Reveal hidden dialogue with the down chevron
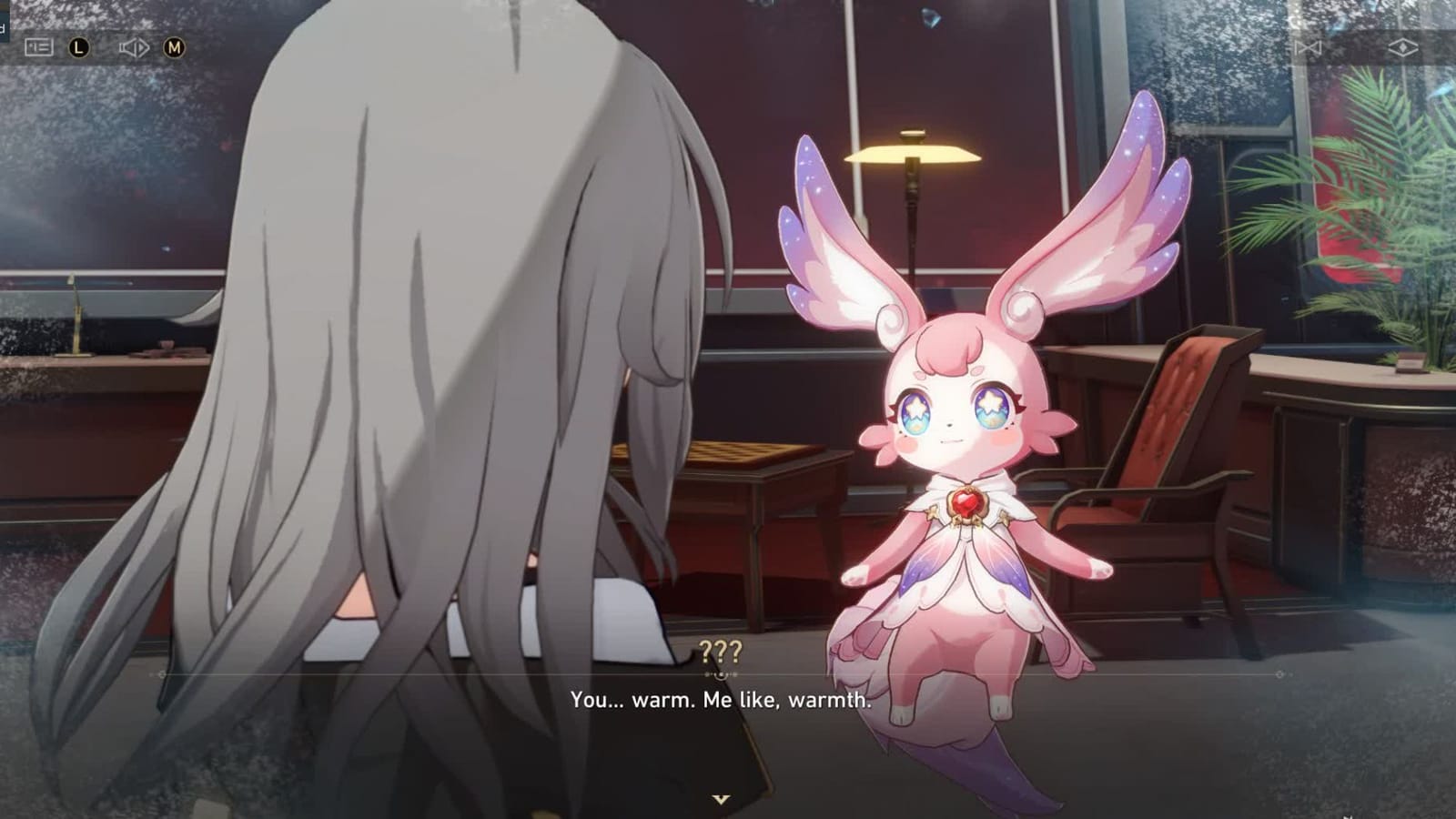The height and width of the screenshot is (819, 1456). (x=722, y=796)
